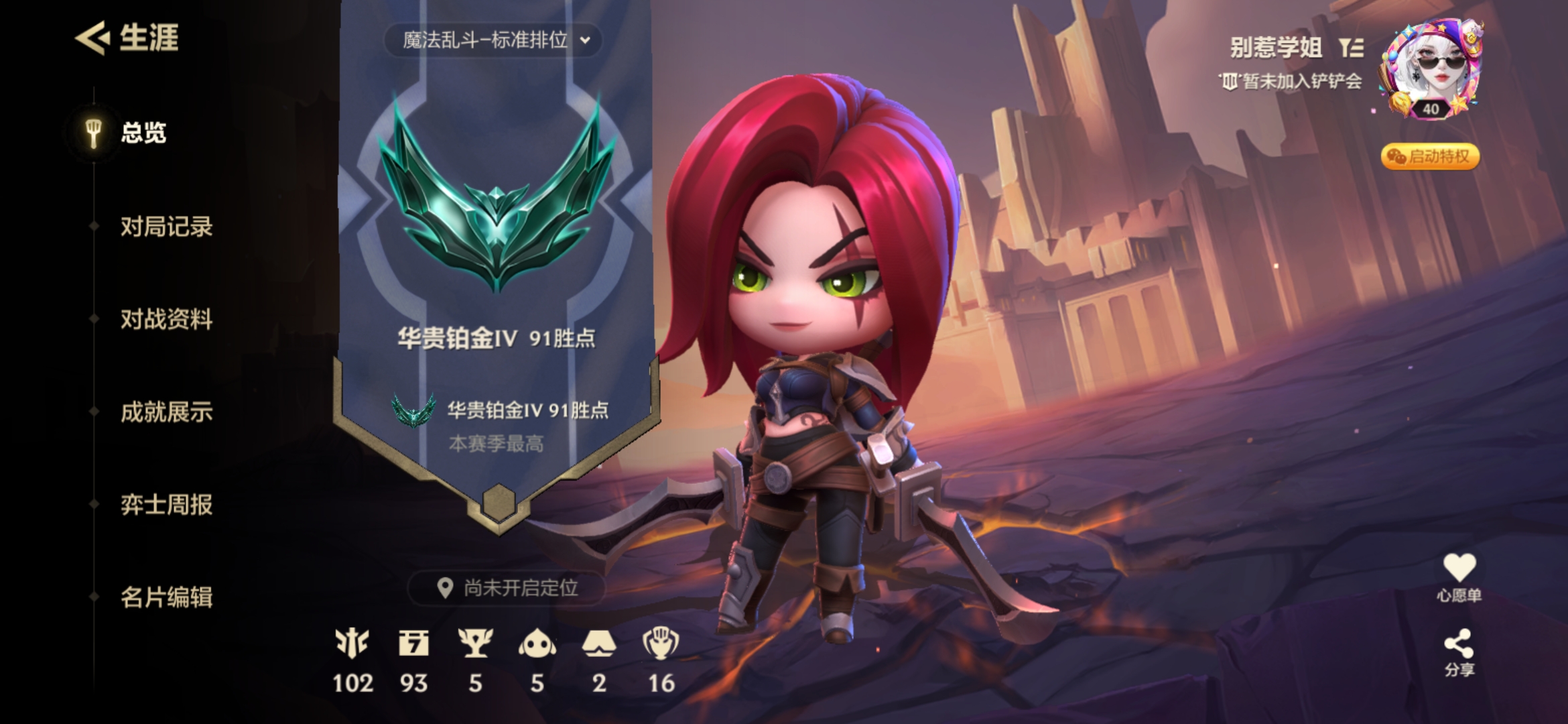Switch to the 对战资料 tab
The image size is (1568, 724).
click(166, 319)
